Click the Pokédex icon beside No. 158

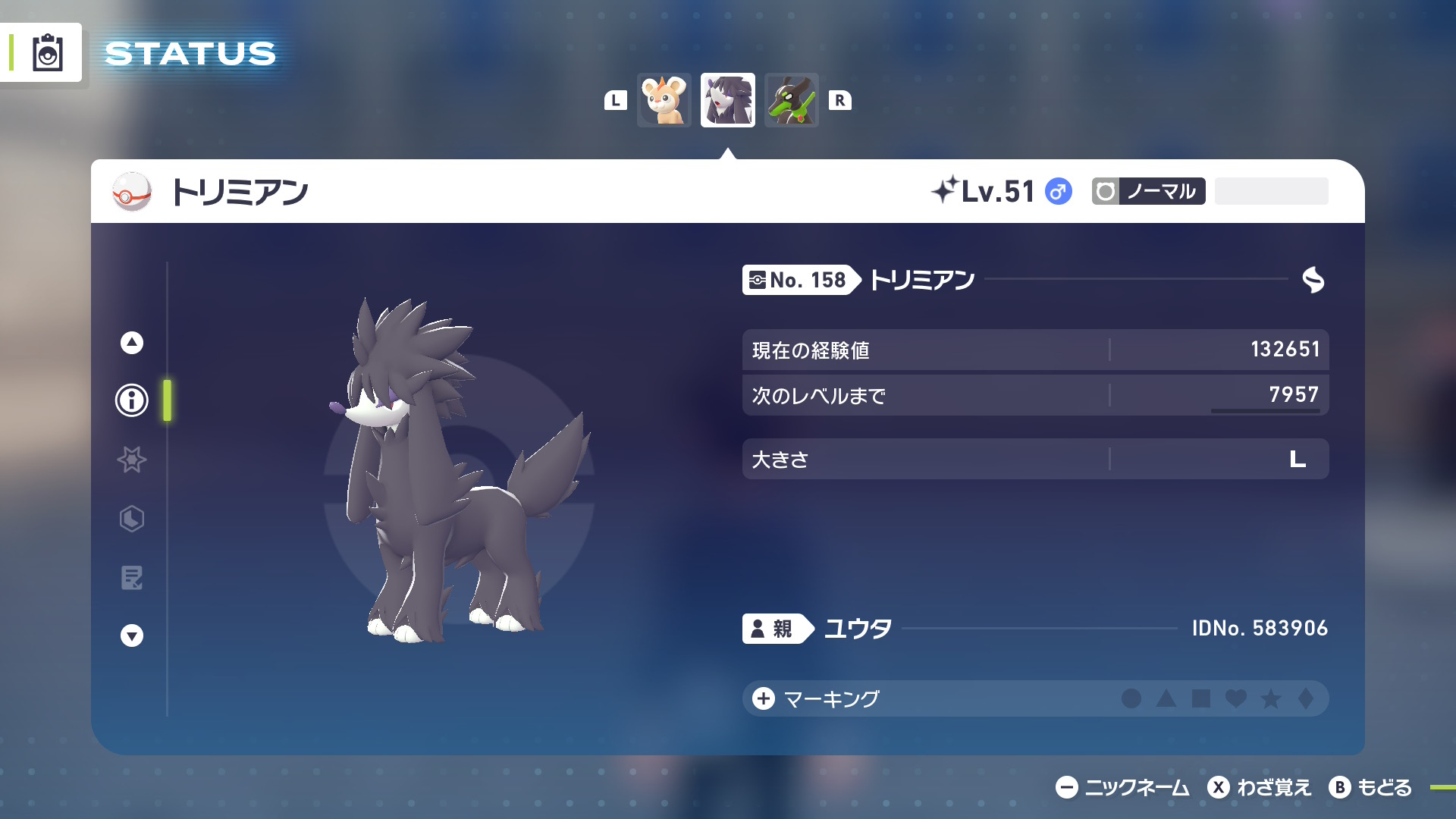(758, 279)
